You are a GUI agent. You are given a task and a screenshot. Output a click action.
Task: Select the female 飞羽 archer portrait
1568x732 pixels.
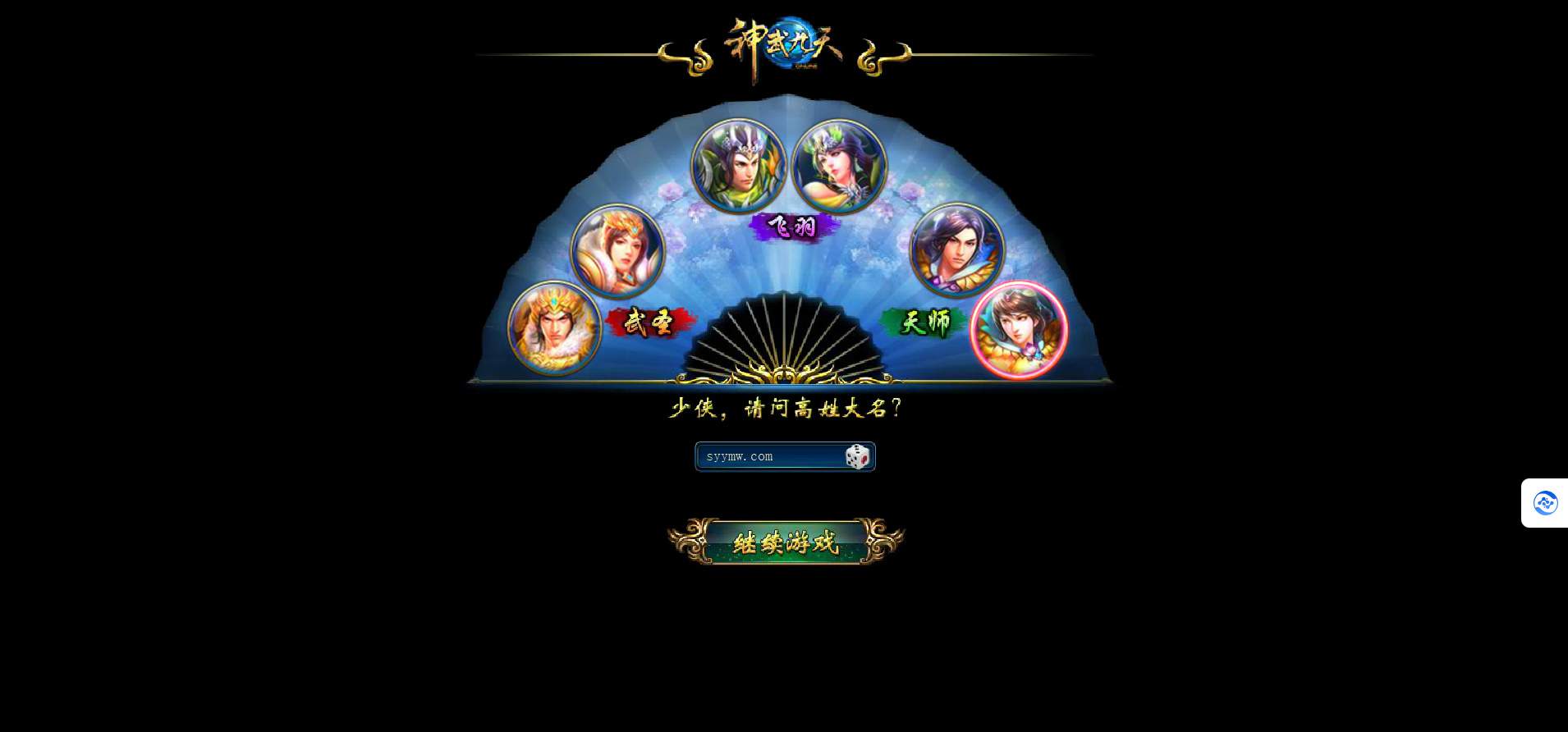839,166
